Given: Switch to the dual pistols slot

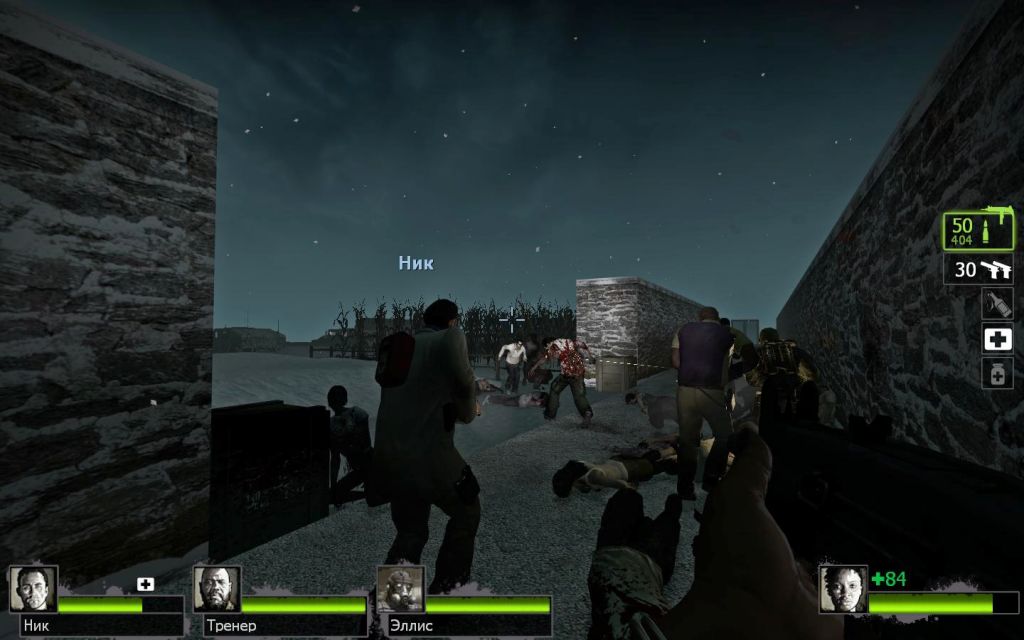Looking at the screenshot, I should 978,269.
